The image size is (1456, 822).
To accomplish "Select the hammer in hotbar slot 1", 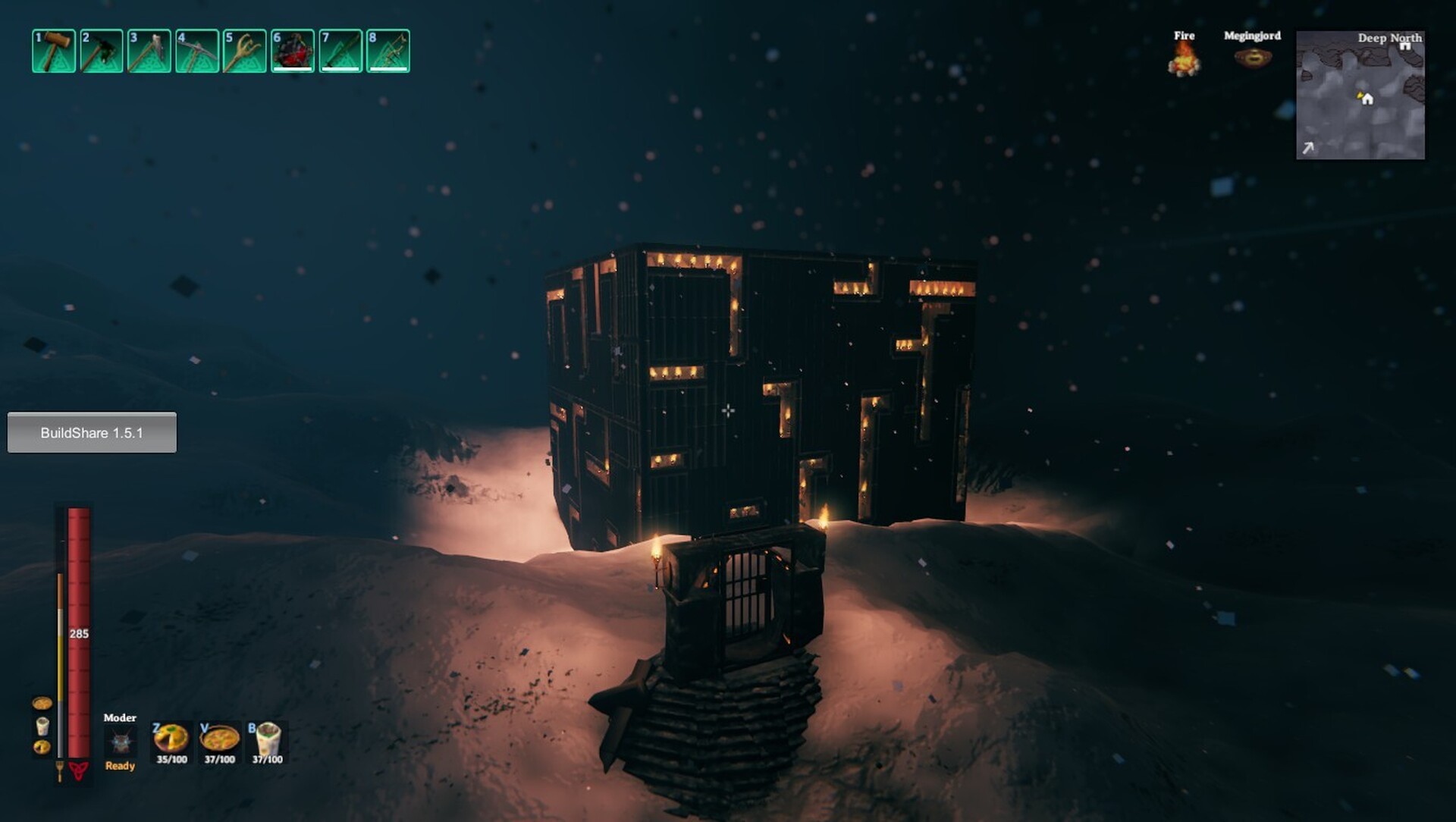I will click(x=54, y=52).
